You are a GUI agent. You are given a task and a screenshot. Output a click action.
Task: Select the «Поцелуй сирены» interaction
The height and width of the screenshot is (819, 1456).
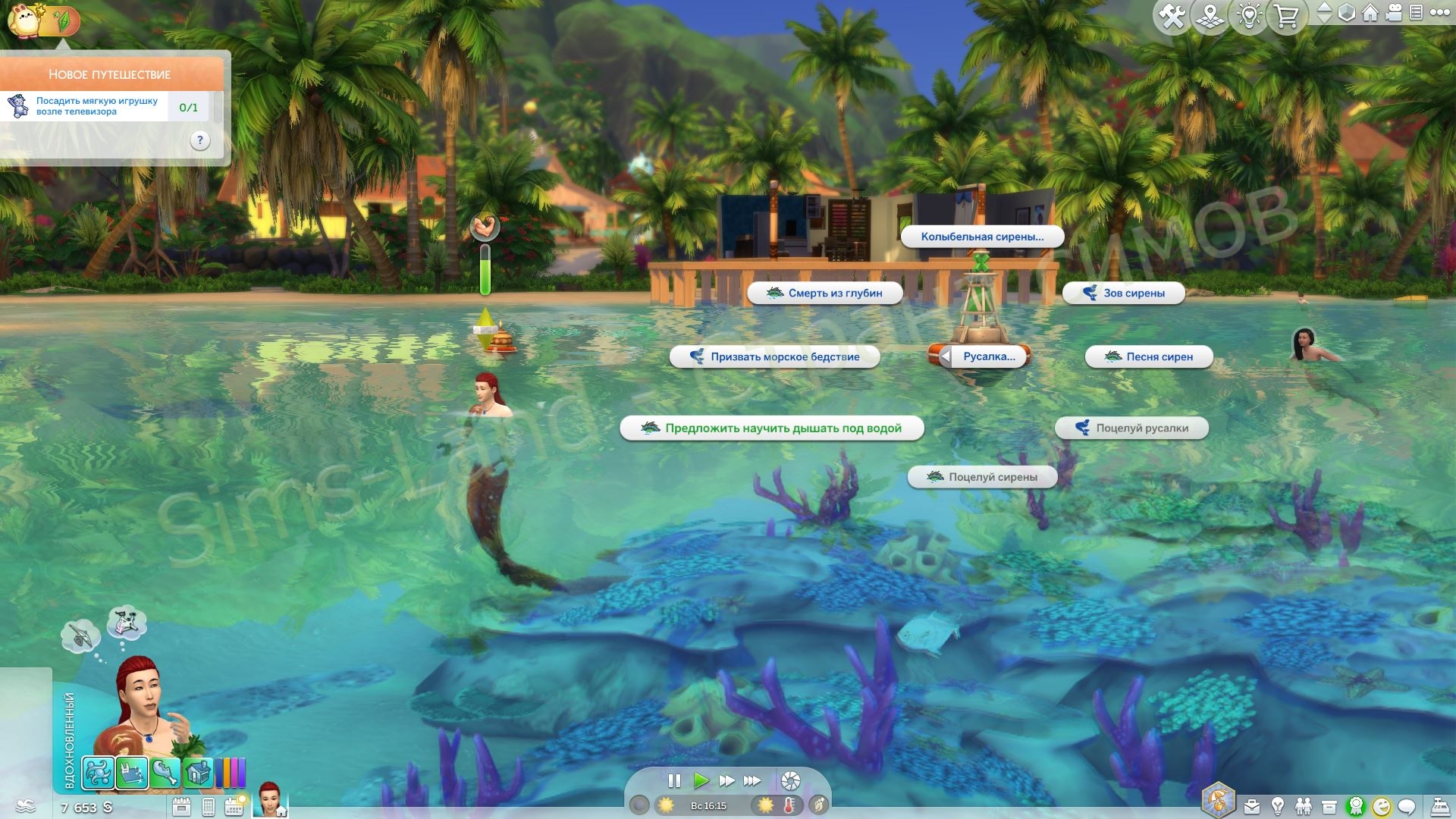[x=983, y=477]
